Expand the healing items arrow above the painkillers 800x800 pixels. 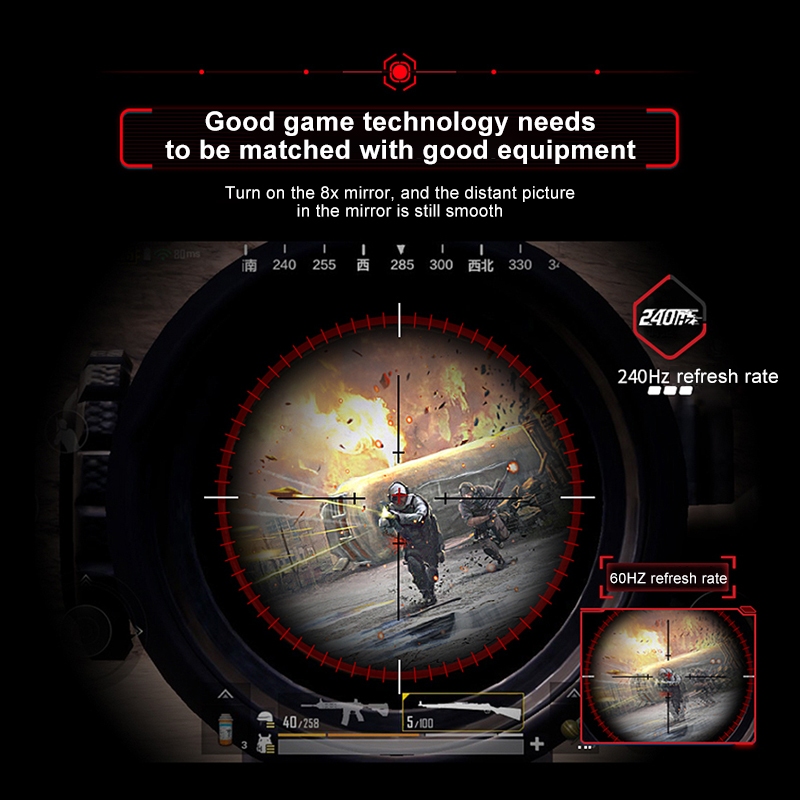226,693
